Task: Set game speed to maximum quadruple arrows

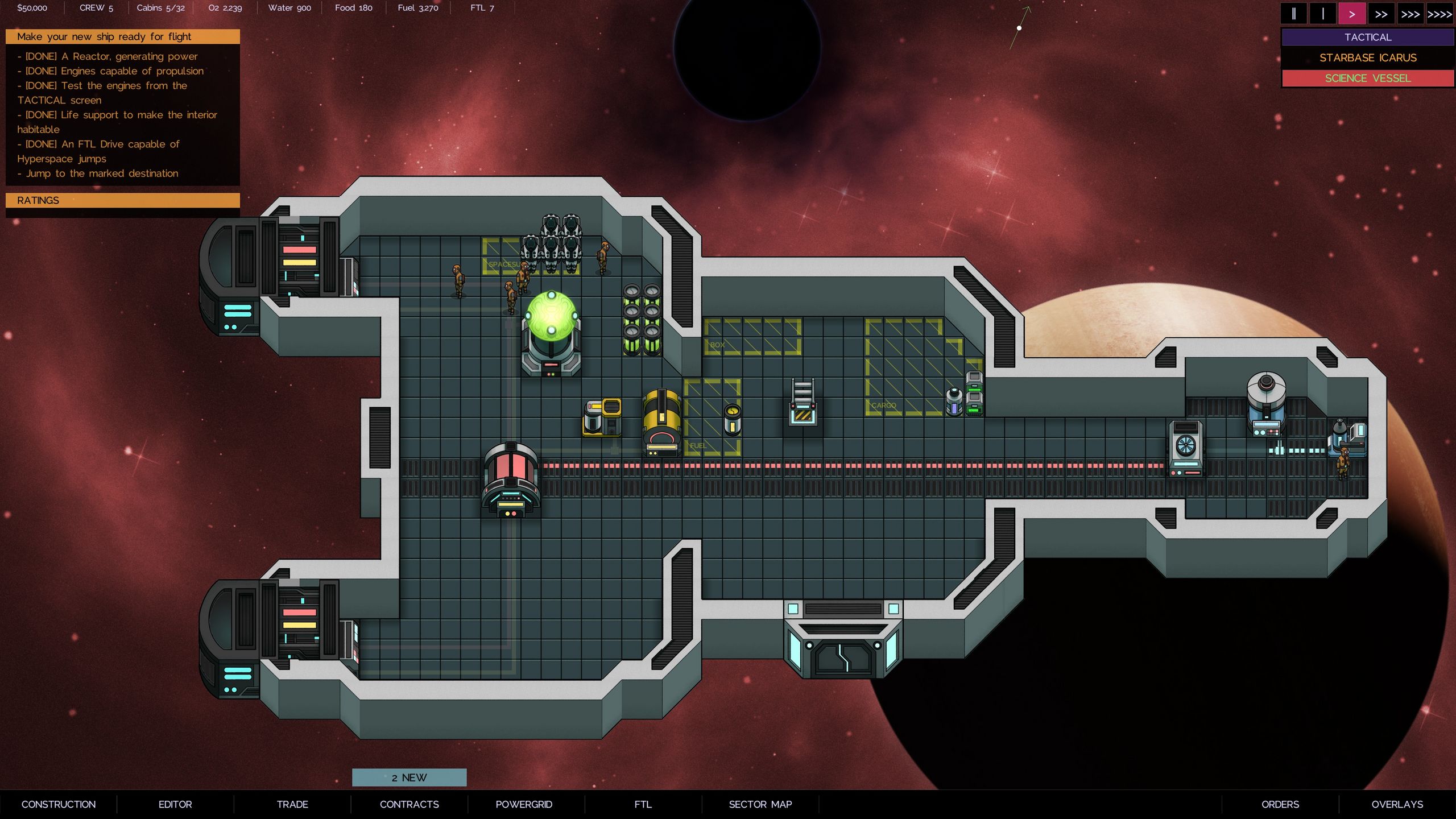Action: pyautogui.click(x=1440, y=14)
